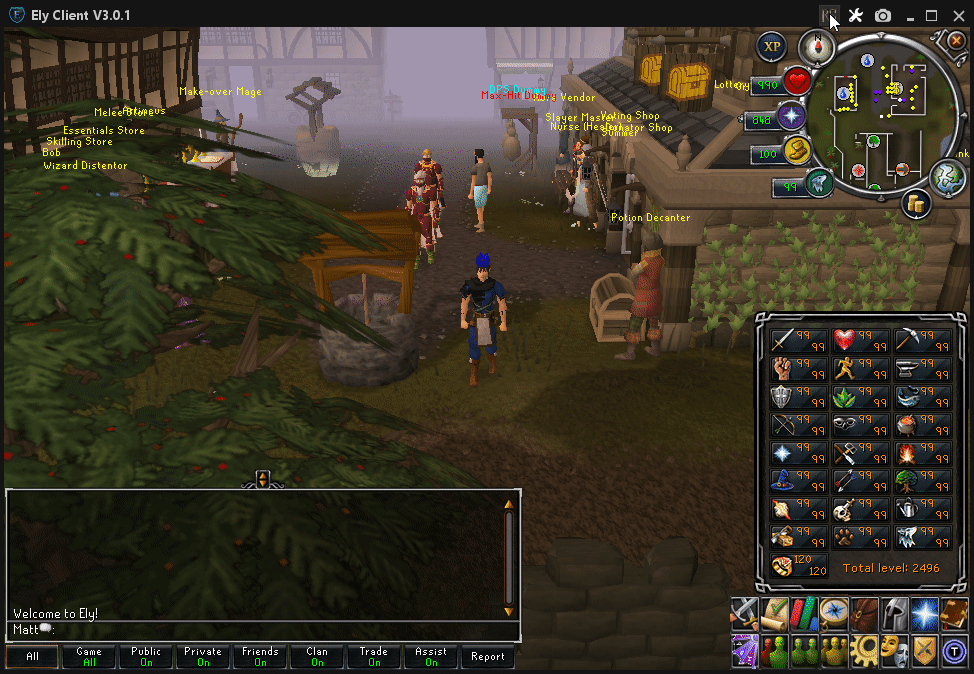The width and height of the screenshot is (974, 674).
Task: Close the interface with the X button
Action: pyautogui.click(x=955, y=42)
